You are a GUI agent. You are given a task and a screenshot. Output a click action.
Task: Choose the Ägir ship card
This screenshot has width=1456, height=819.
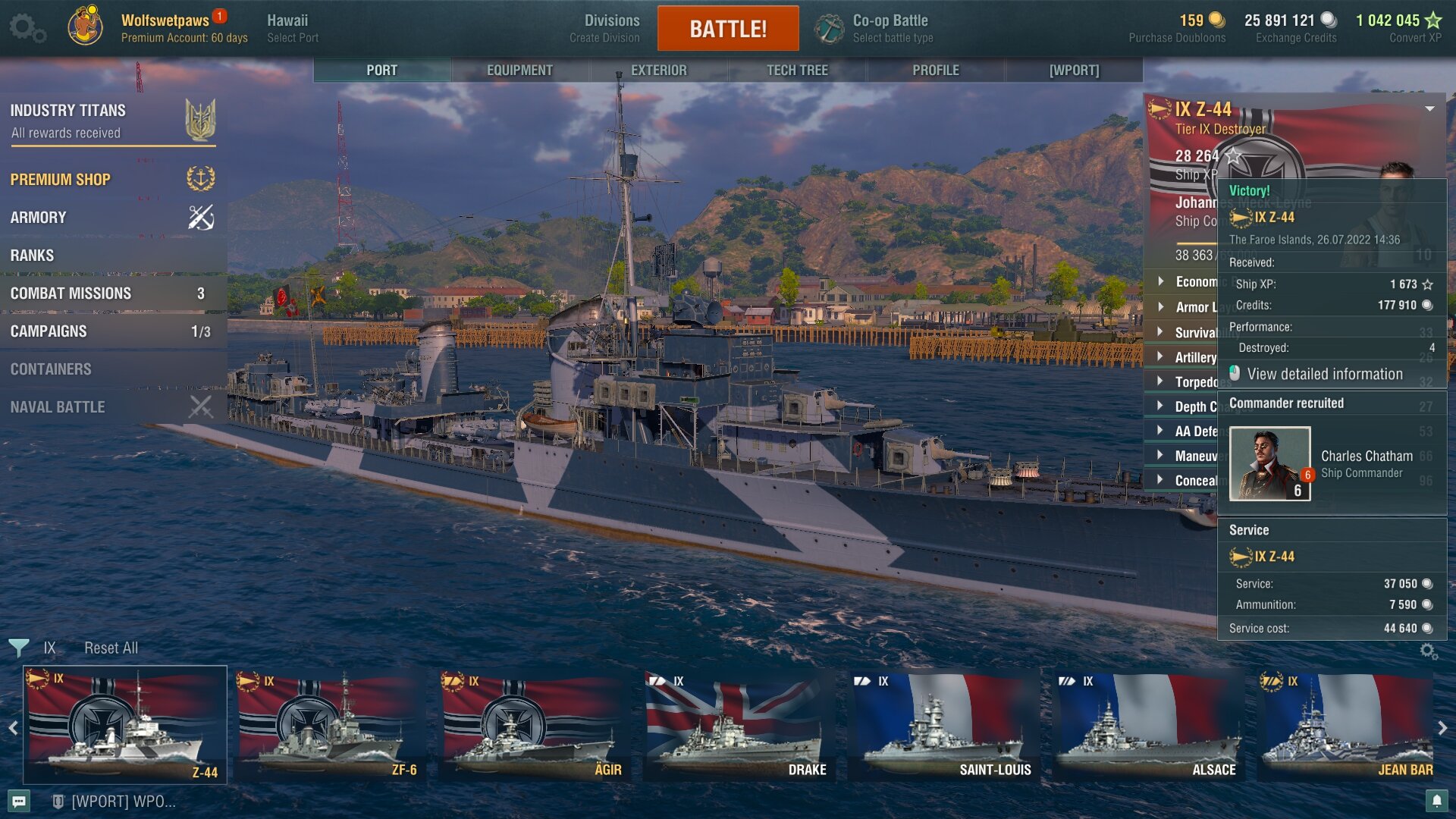[x=533, y=726]
